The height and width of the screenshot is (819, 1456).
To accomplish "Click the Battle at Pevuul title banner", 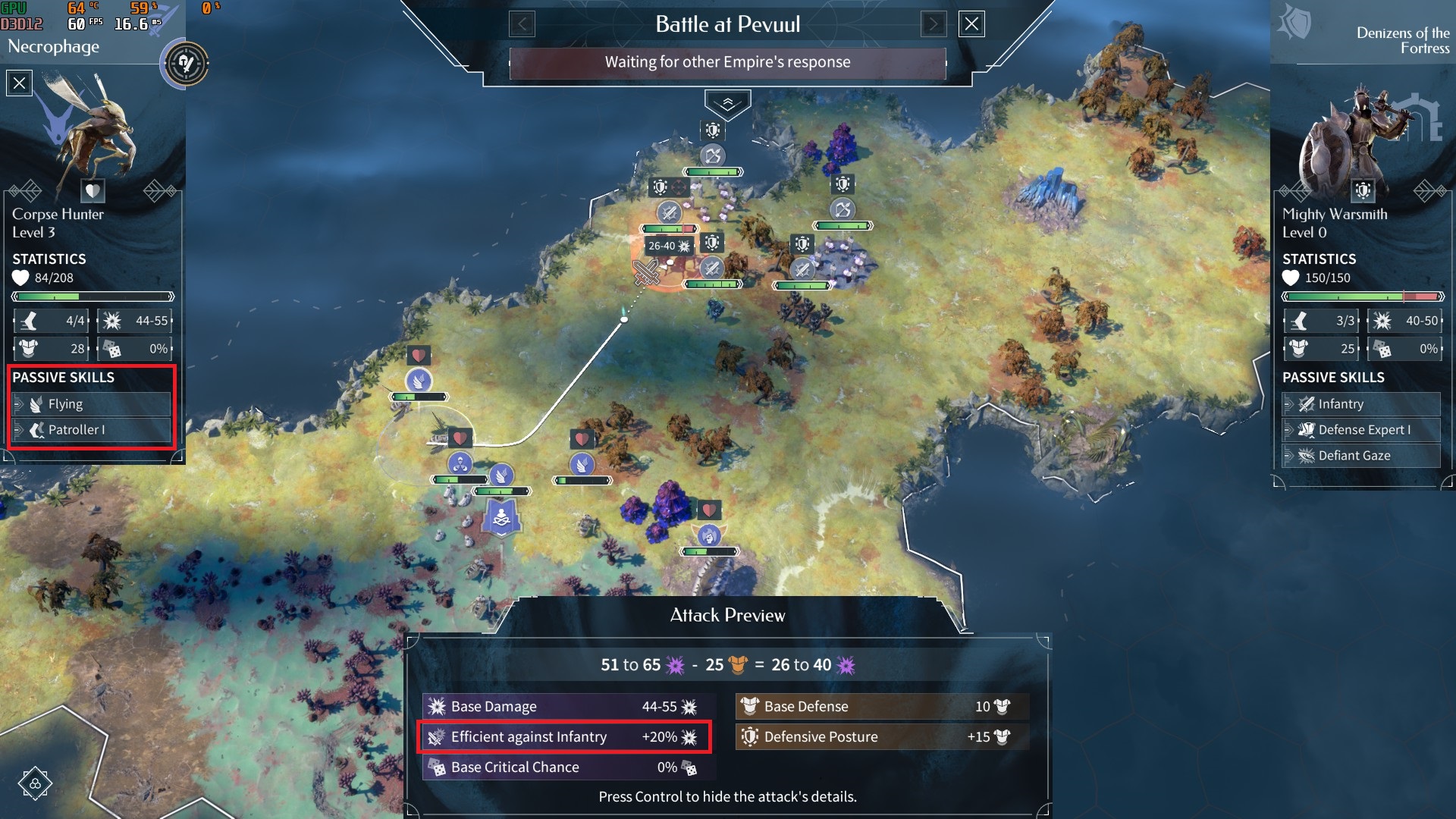I will (x=728, y=24).
